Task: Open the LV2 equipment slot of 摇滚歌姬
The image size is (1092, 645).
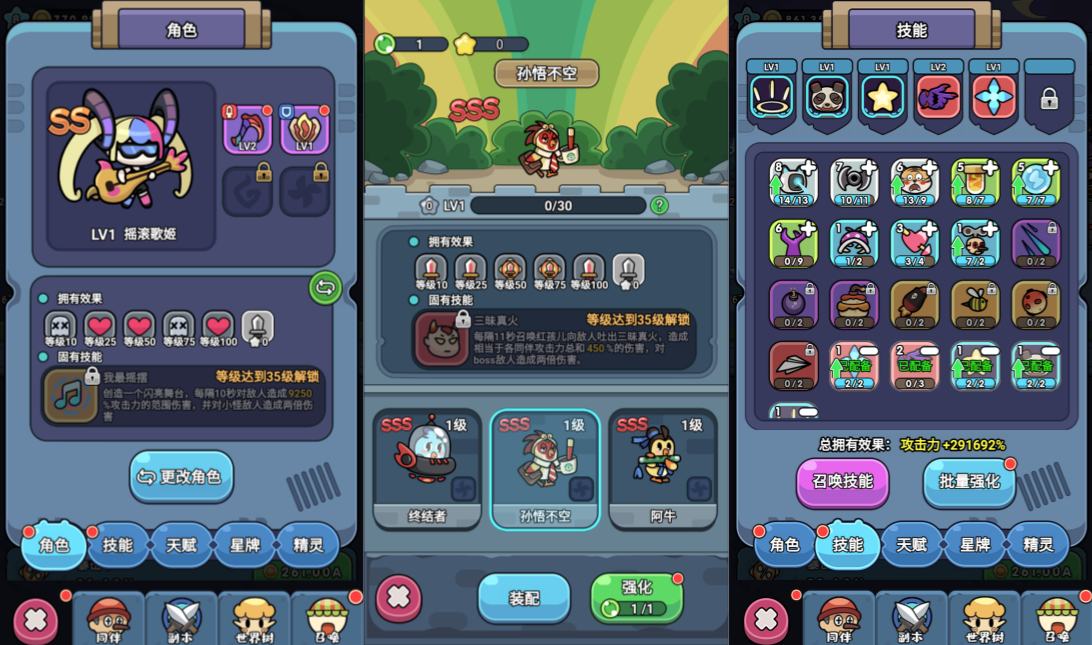Action: pos(246,130)
